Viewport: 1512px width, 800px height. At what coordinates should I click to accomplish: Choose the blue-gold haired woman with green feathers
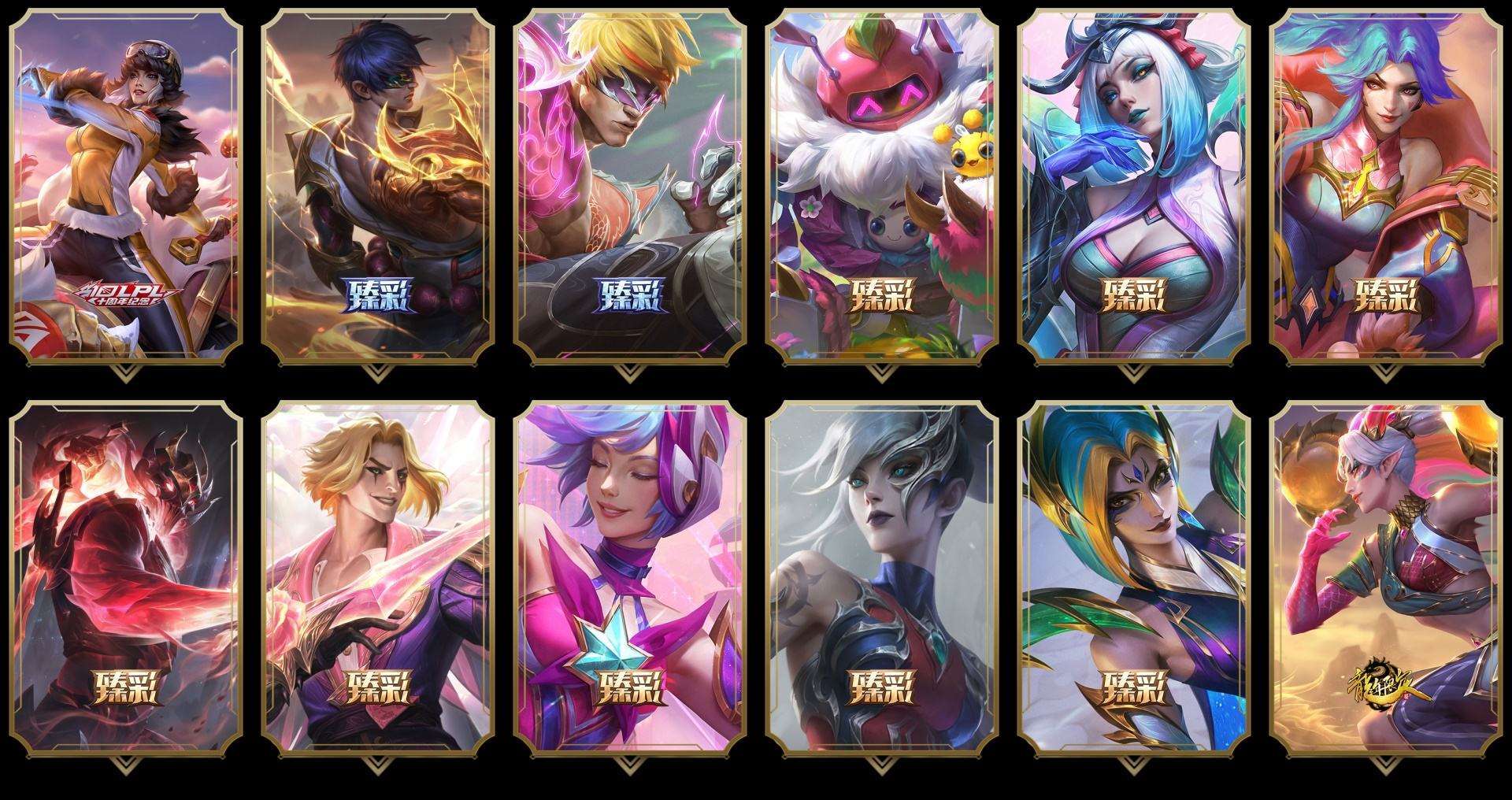point(1134,579)
